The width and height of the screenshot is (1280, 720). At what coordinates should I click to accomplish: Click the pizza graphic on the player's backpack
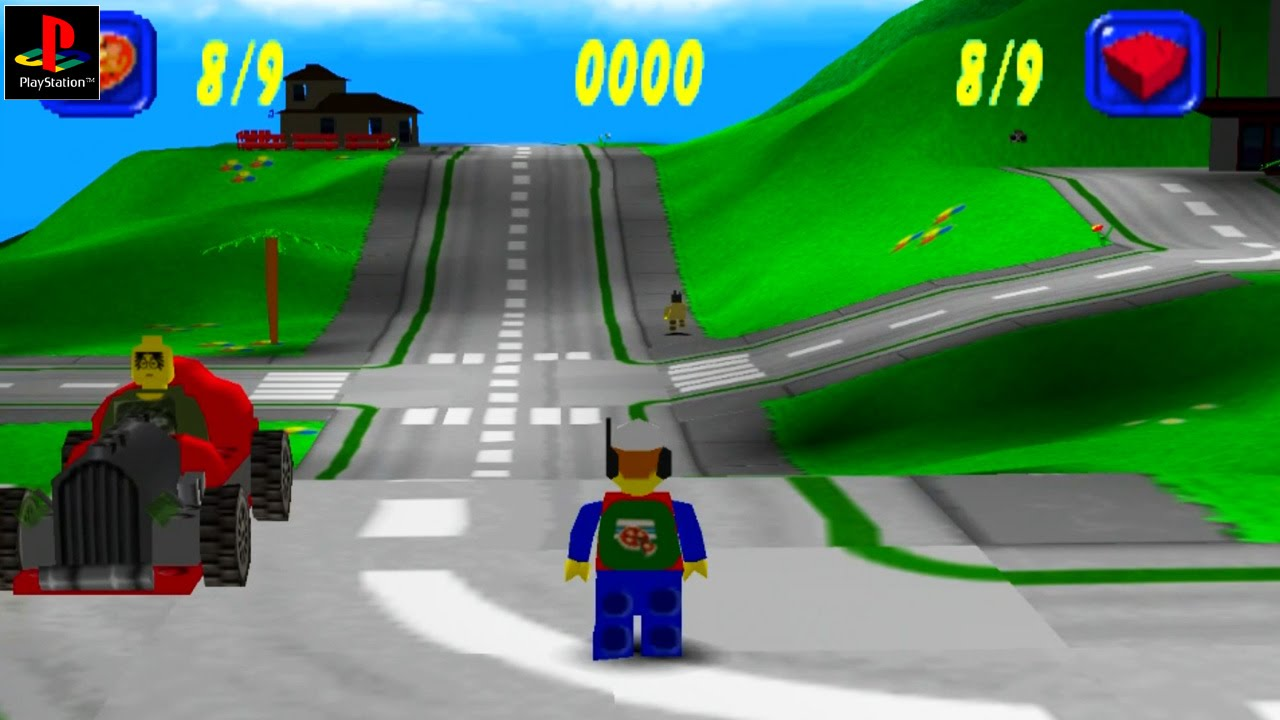point(637,535)
